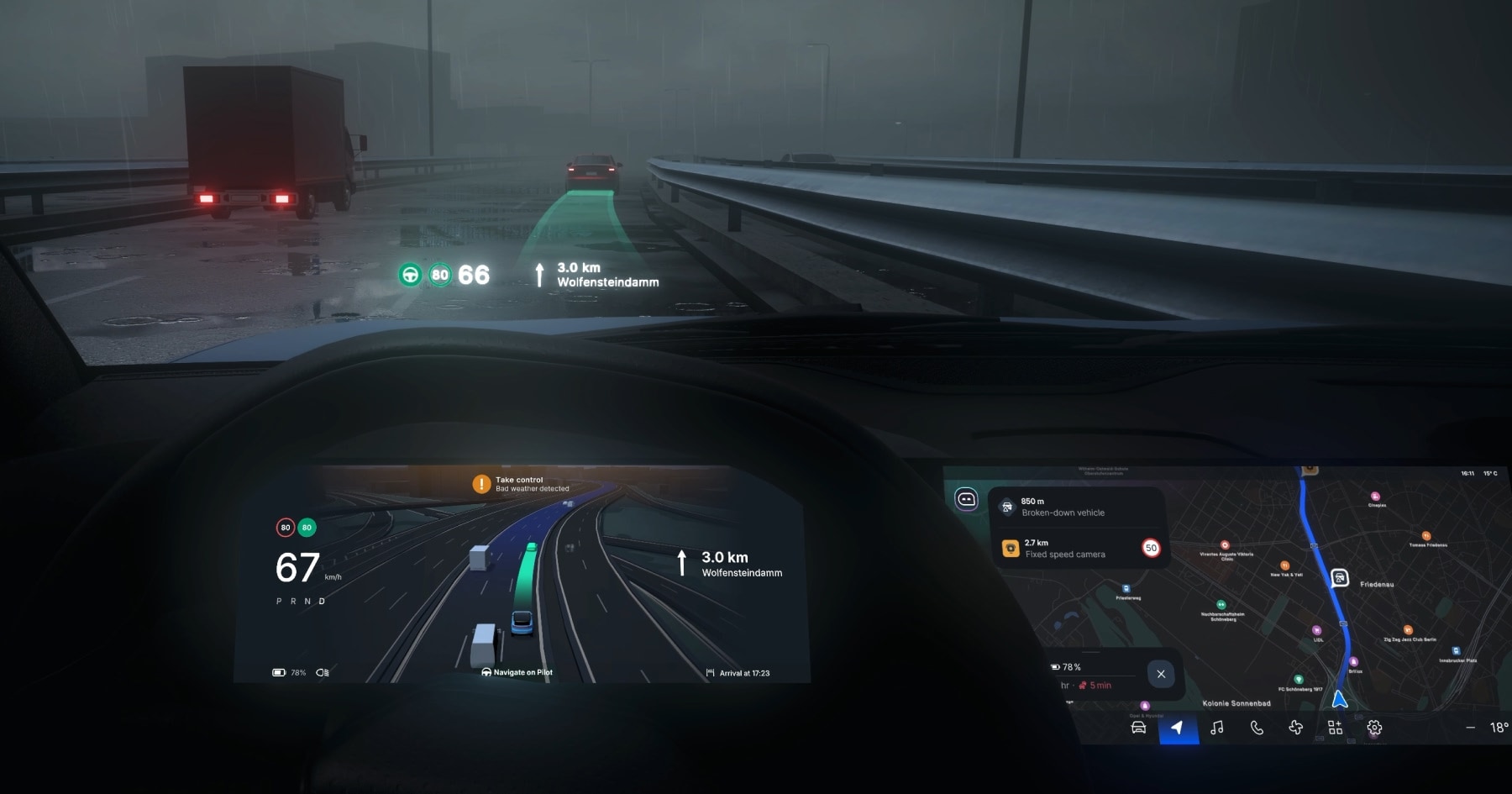Open the gear settings menu
The image size is (1512, 794).
tap(1374, 728)
